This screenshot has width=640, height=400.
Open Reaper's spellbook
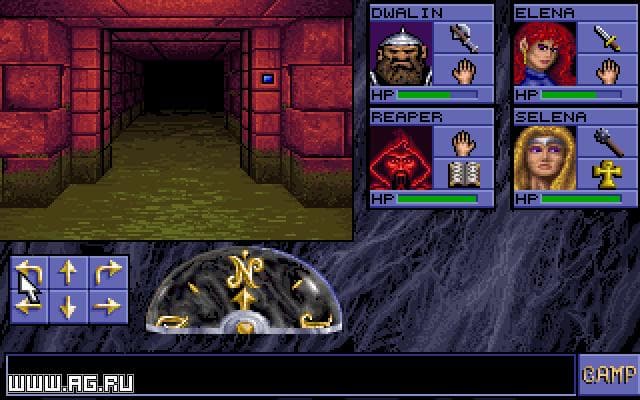point(461,175)
